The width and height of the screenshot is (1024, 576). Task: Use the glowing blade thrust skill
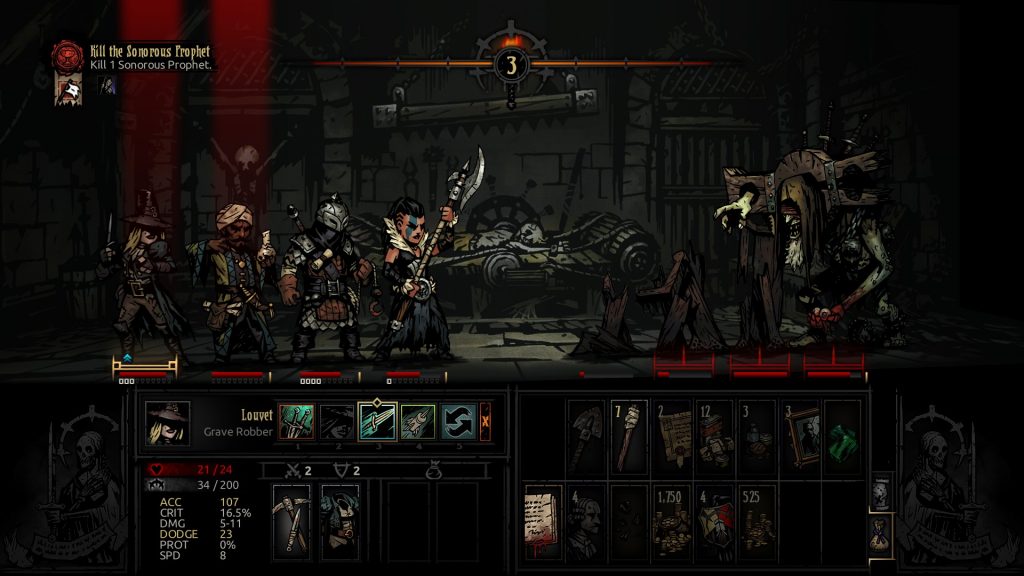378,421
